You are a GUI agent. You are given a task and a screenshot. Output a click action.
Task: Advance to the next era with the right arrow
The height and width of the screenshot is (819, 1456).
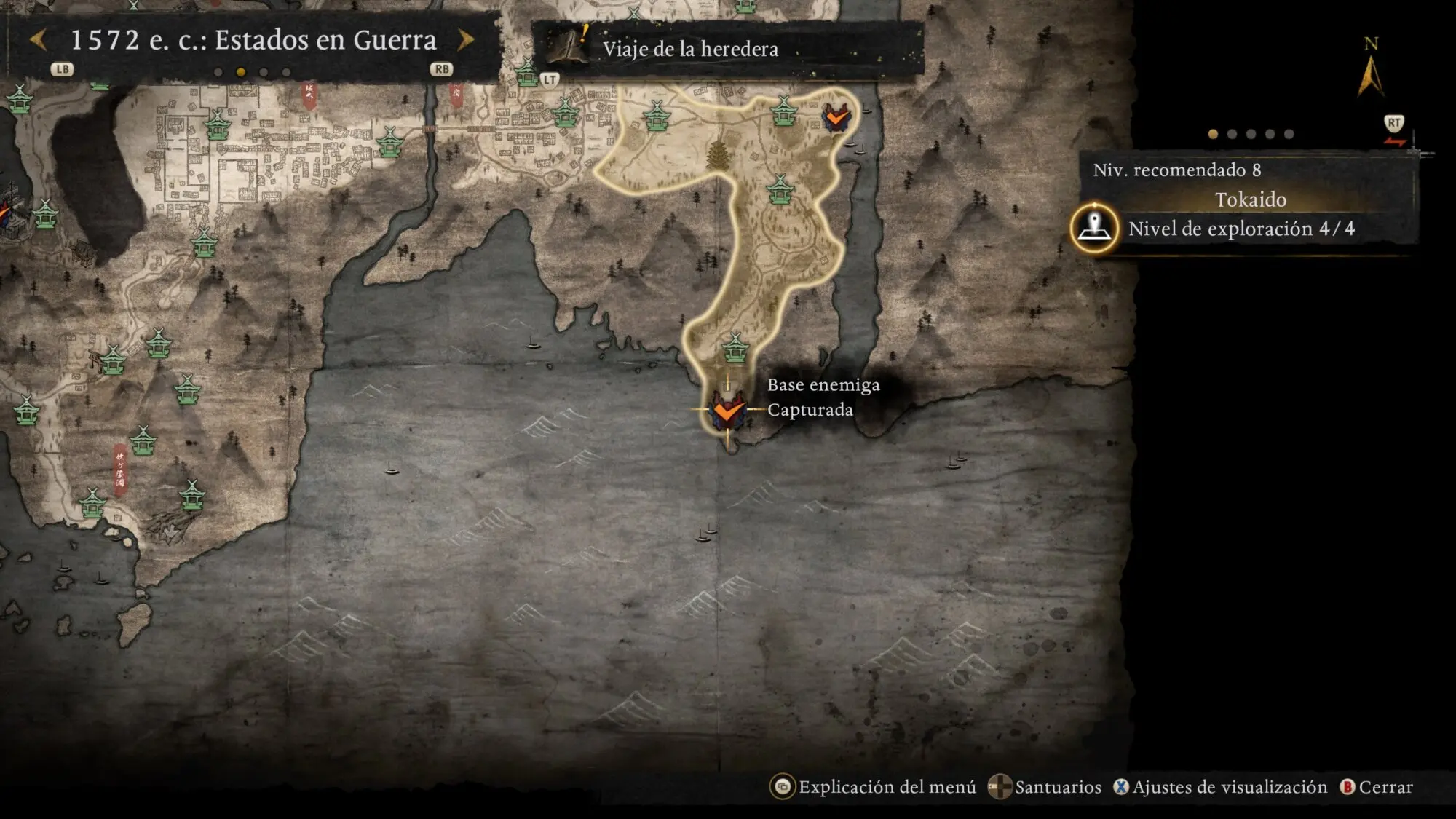466,40
